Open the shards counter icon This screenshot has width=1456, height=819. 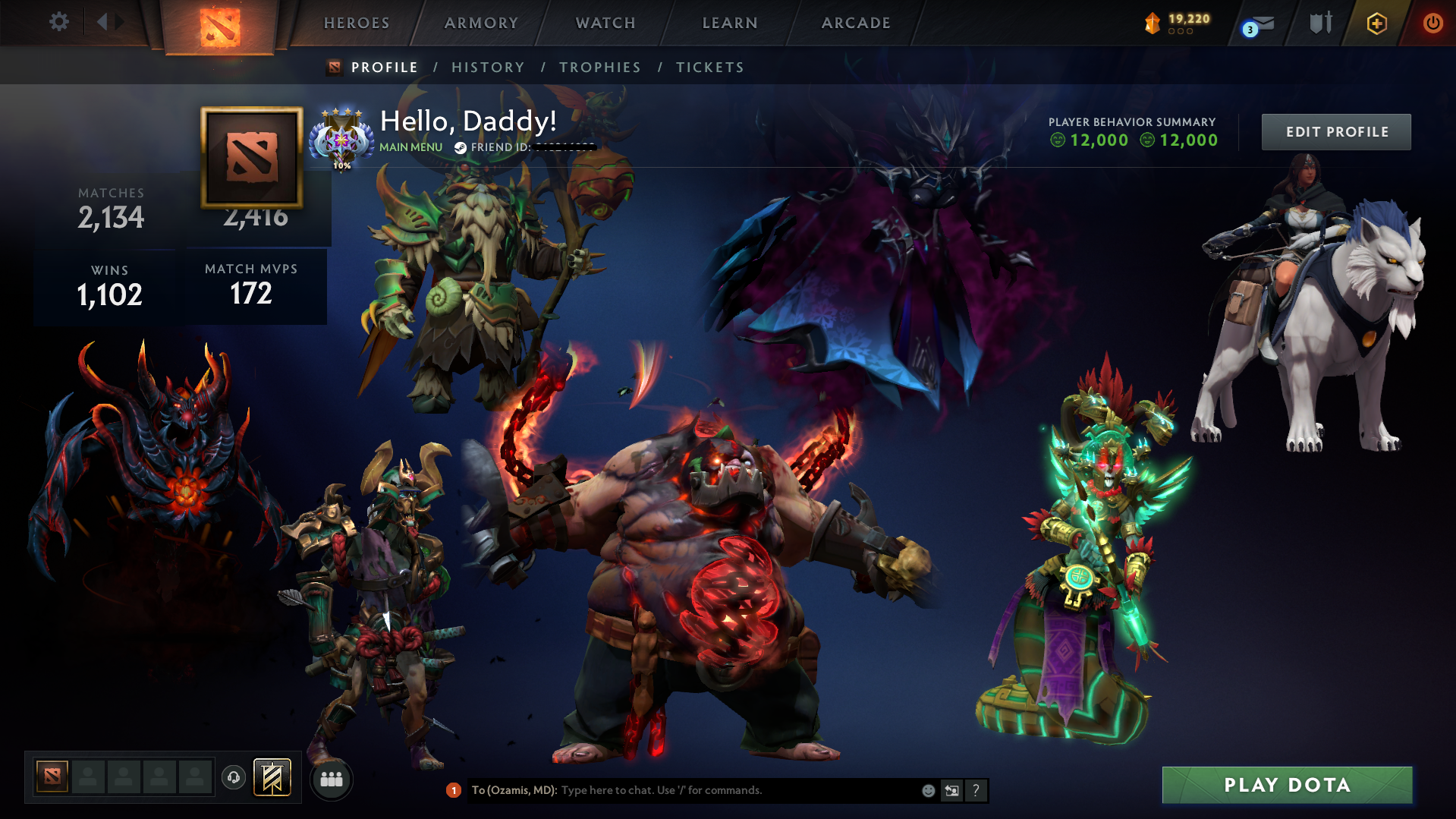click(x=1152, y=23)
